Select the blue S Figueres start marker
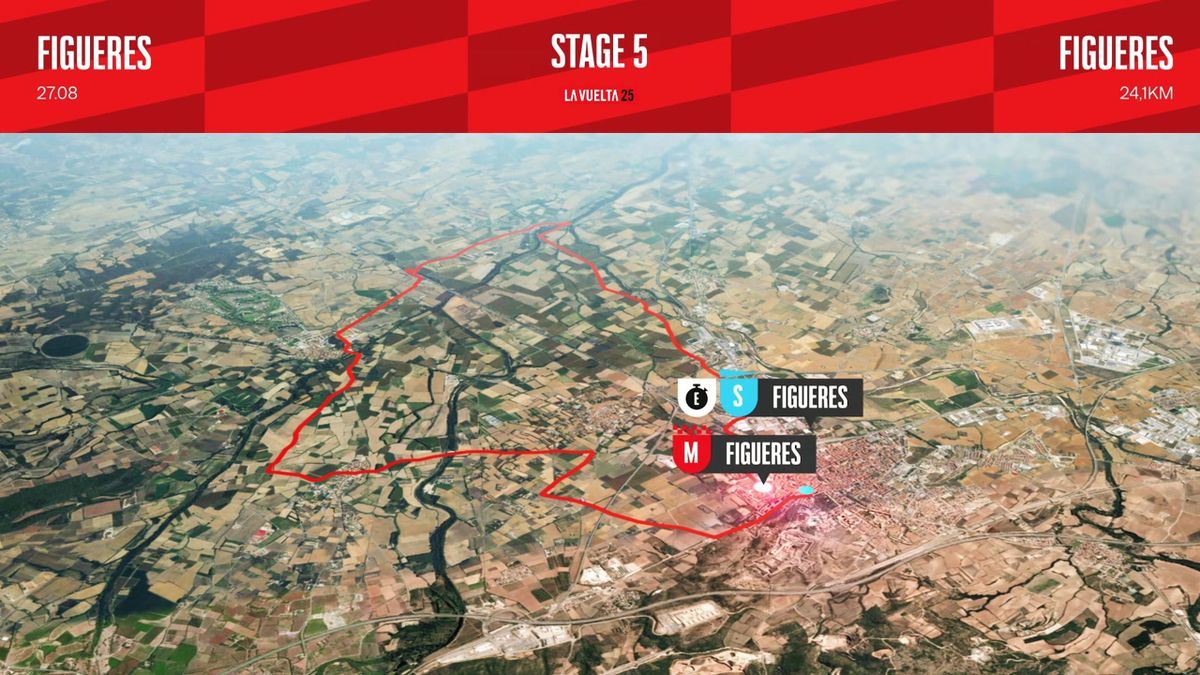This screenshot has width=1200, height=675. (x=738, y=397)
